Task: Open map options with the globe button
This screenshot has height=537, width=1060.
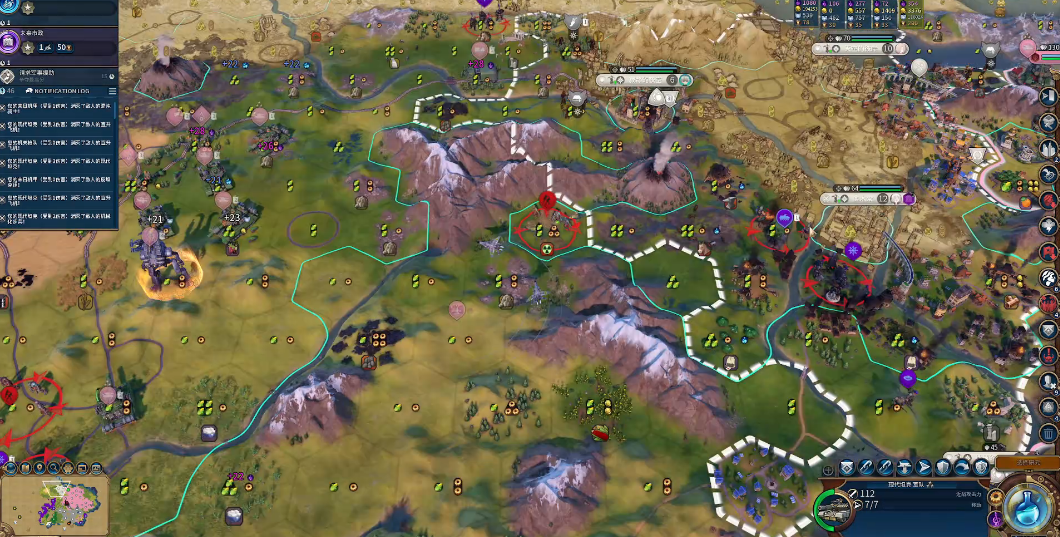Action: [10, 466]
